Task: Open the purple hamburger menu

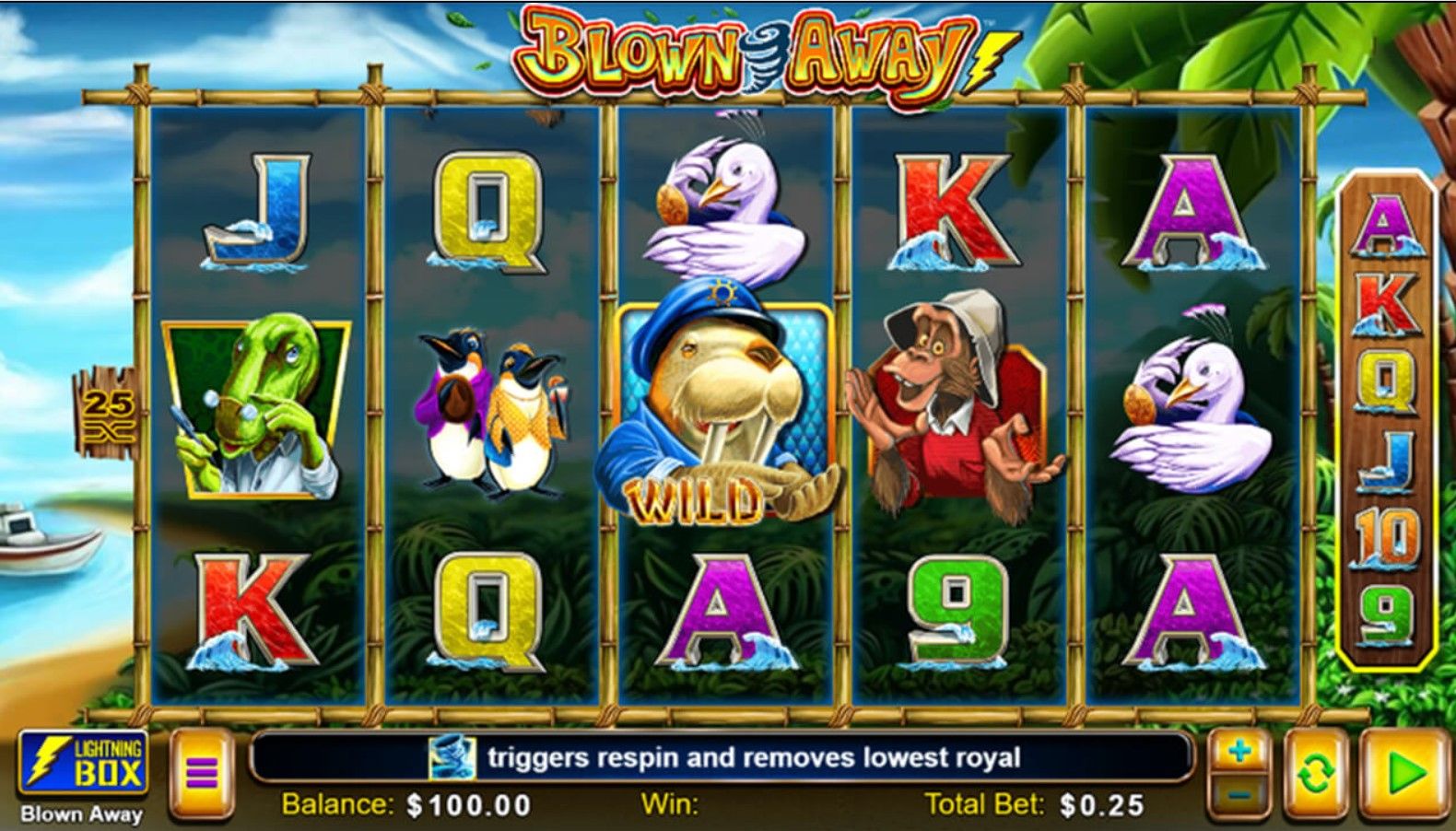Action: coord(201,772)
